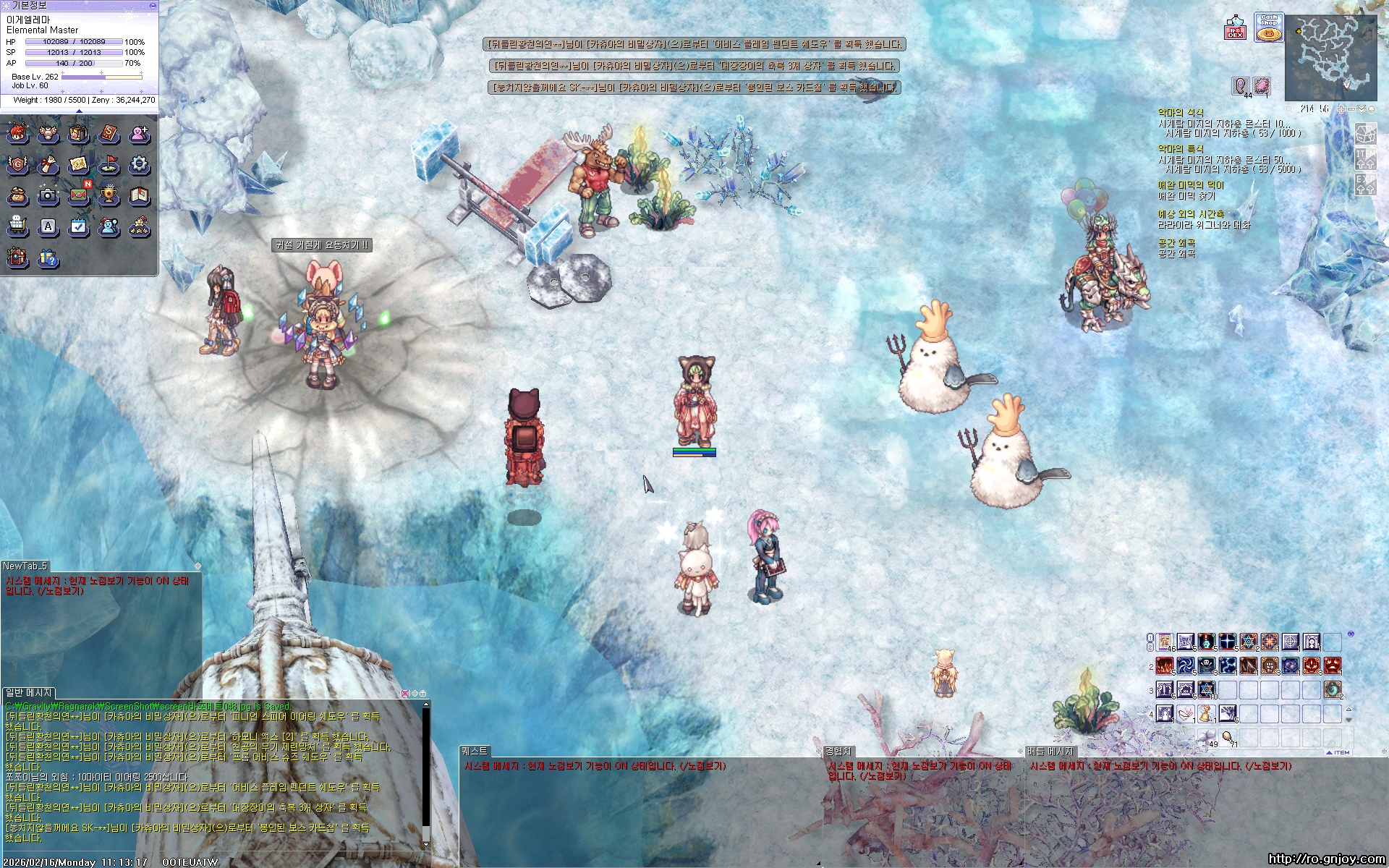Activate the skull skill in hotbar row 2
1389x868 pixels.
click(x=1206, y=665)
